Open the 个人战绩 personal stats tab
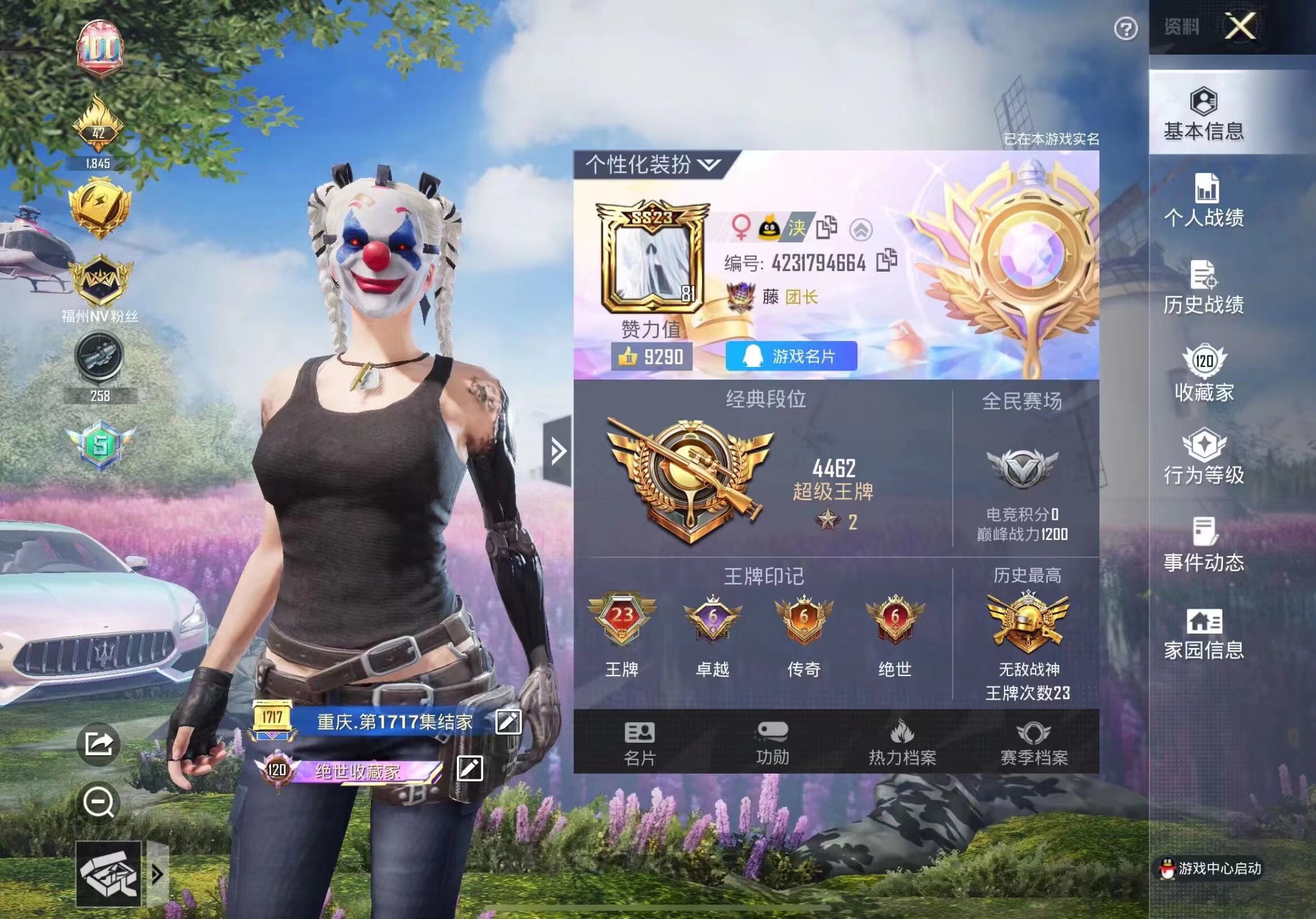This screenshot has height=919, width=1316. click(x=1204, y=200)
